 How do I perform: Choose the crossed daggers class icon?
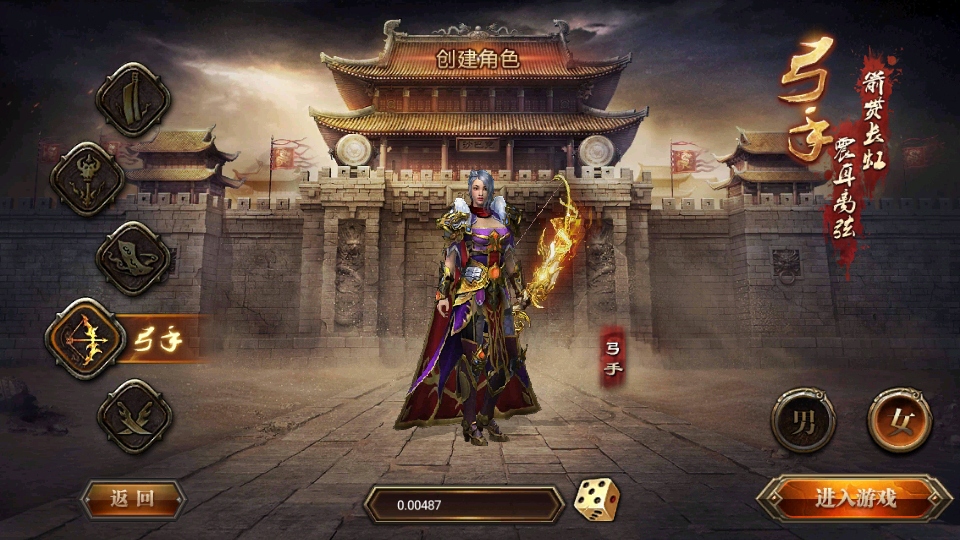134,416
